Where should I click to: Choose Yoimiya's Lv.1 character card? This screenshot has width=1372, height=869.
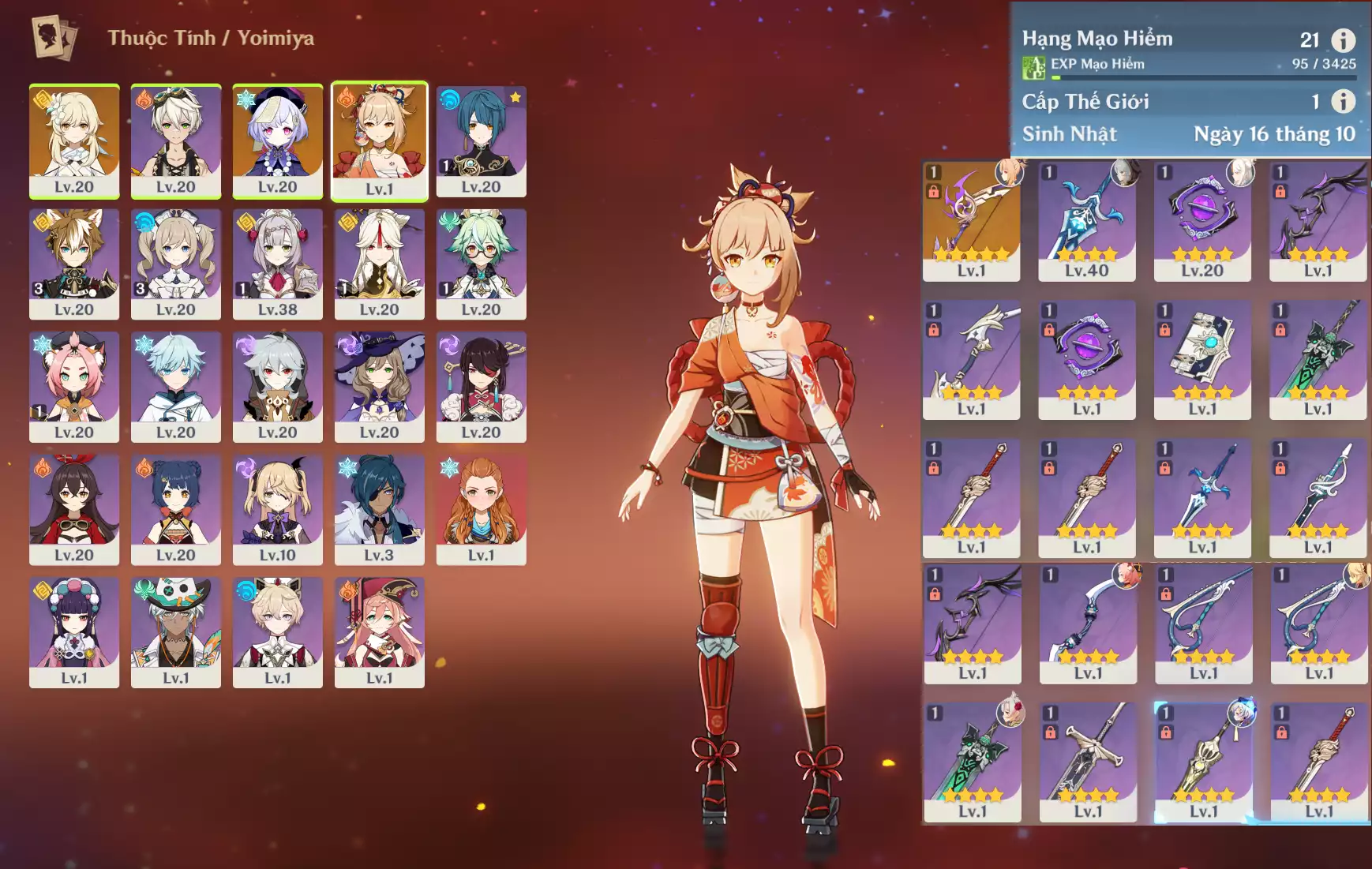click(x=379, y=140)
